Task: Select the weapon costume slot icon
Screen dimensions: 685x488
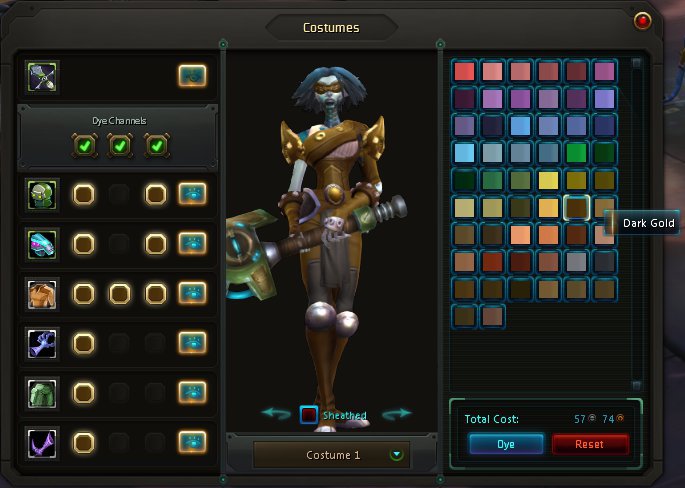Action: tap(43, 75)
